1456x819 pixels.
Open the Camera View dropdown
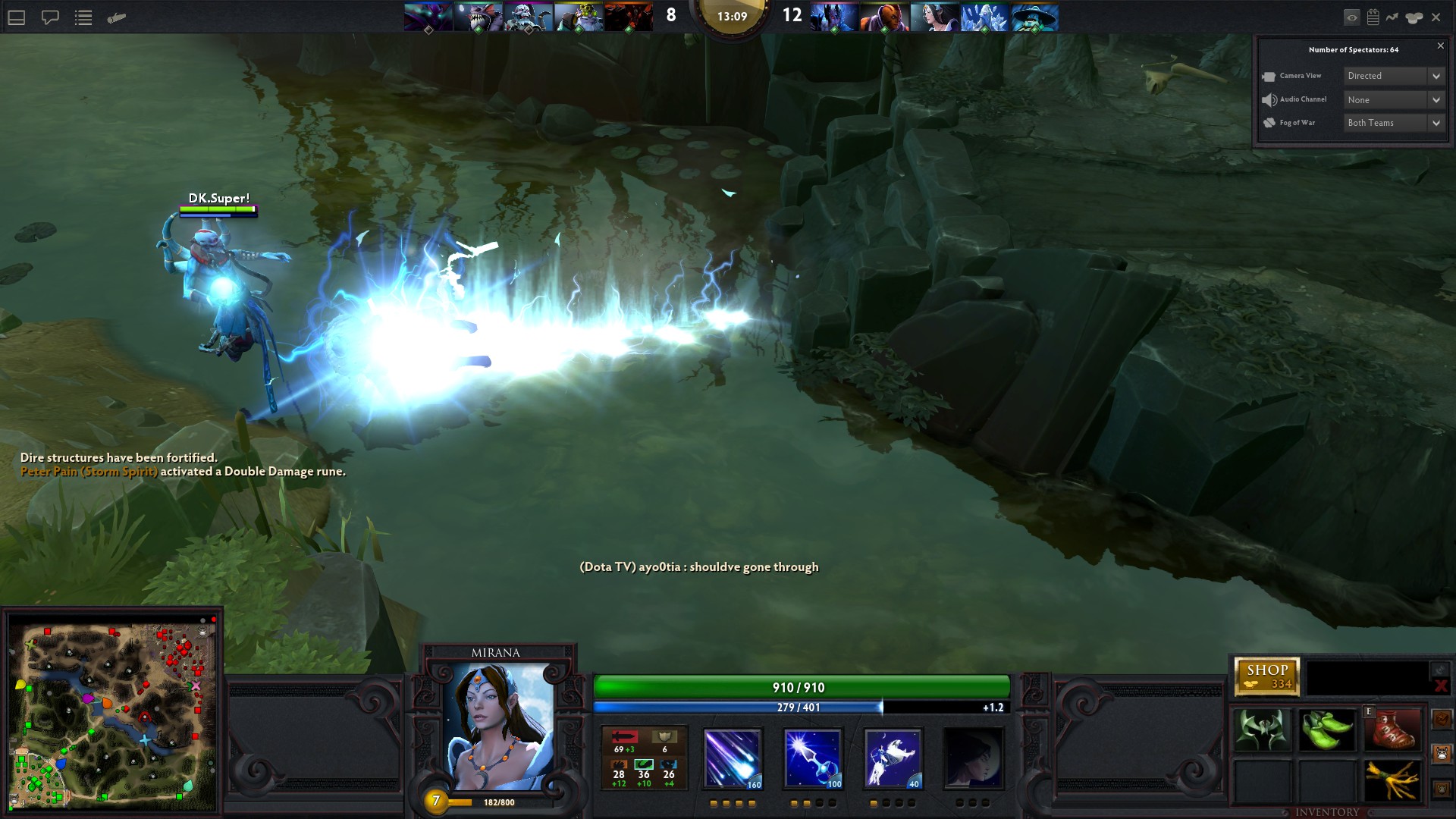(x=1393, y=76)
